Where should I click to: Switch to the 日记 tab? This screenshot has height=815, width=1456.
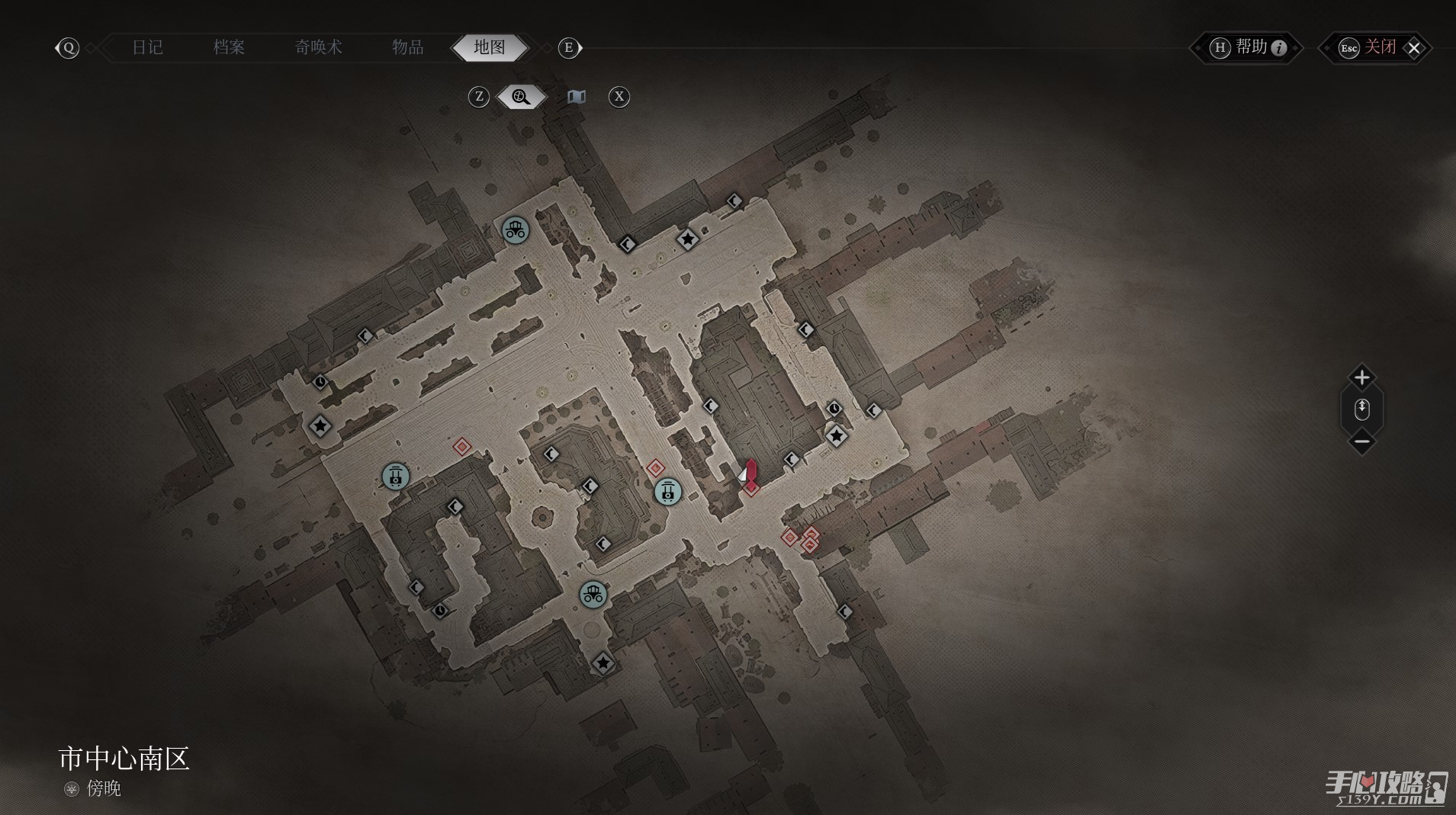[x=147, y=47]
